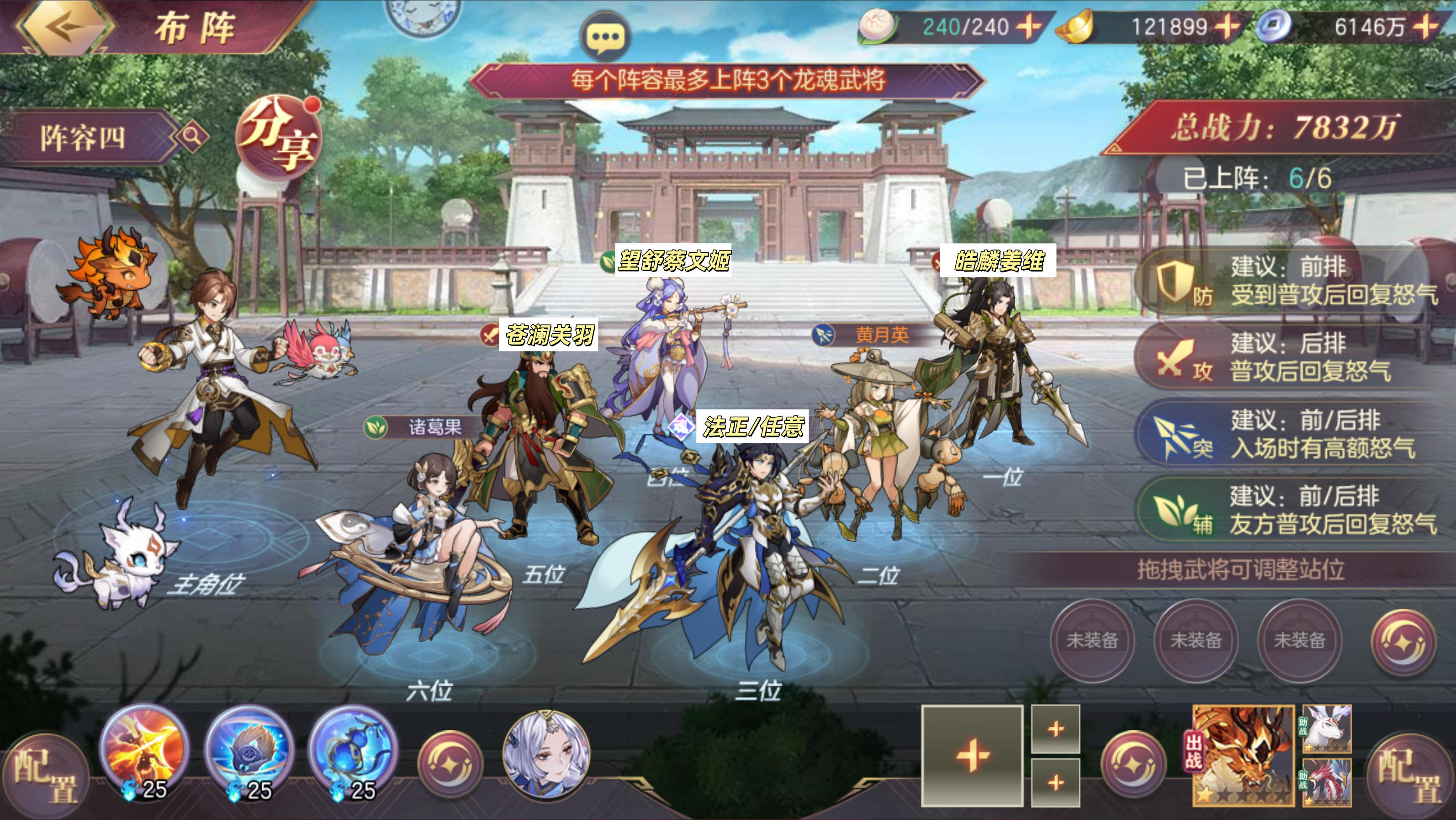
Task: Select the blue rose skill icon
Action: pyautogui.click(x=249, y=750)
